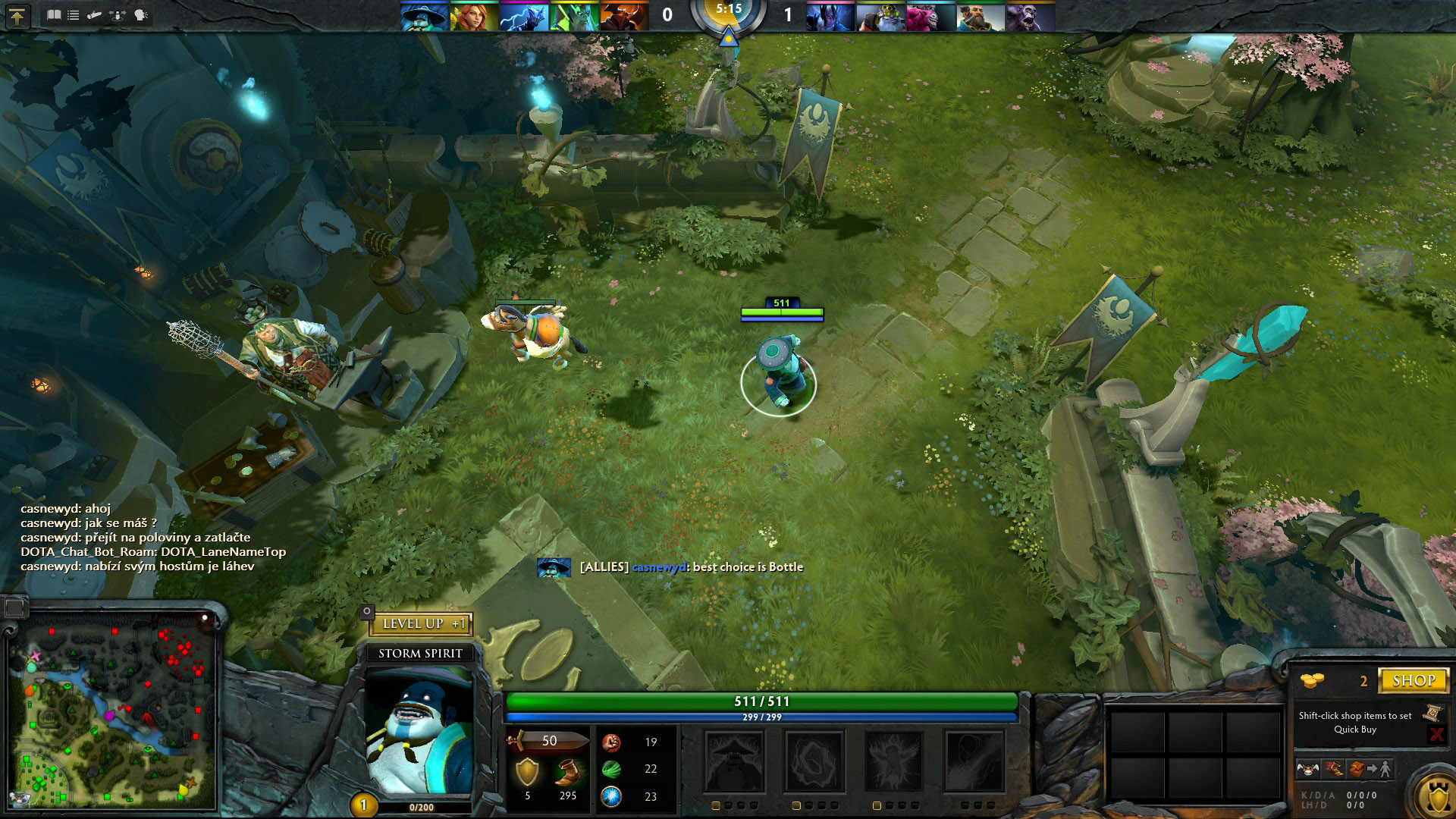Click the Town Portal Scroll quick buy icon
Viewport: 1456px width, 819px height.
(x=1432, y=712)
